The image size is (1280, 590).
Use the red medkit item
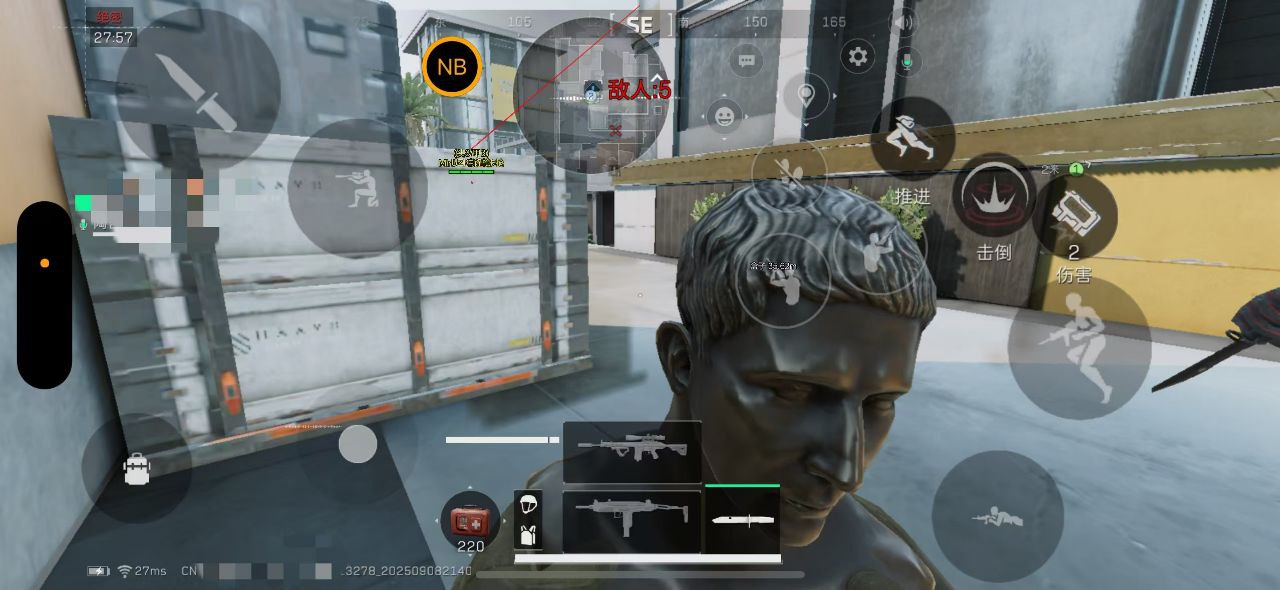coord(470,521)
